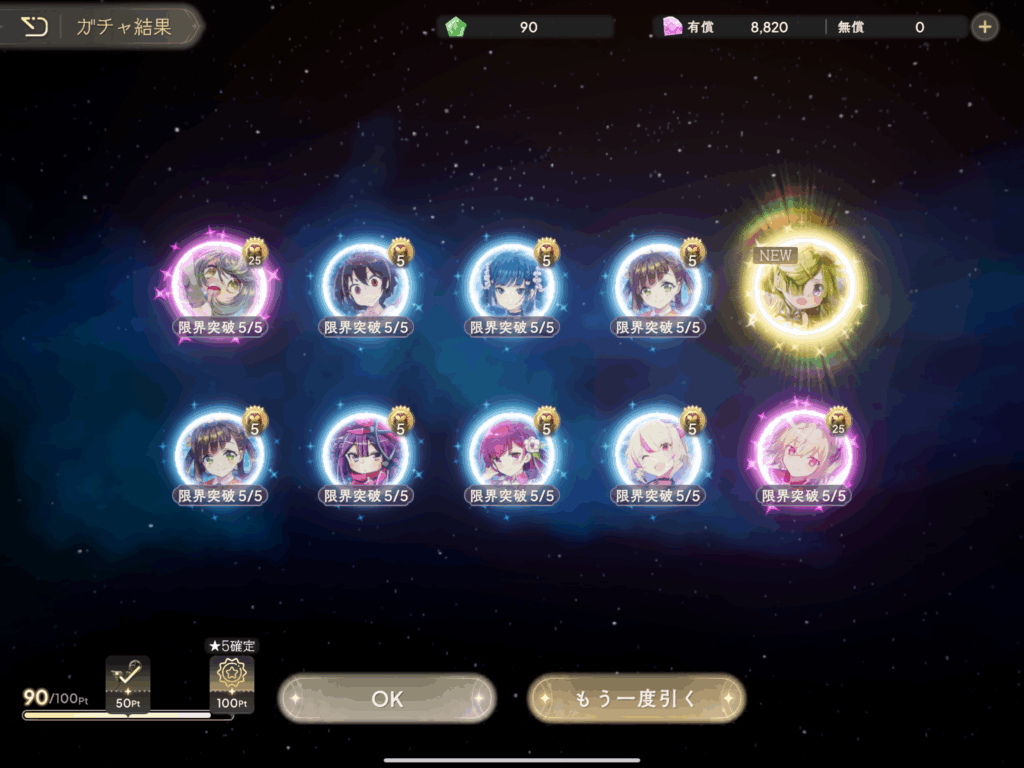This screenshot has width=1024, height=768.
Task: Open the magenta-haired character with flower
Action: (x=512, y=453)
